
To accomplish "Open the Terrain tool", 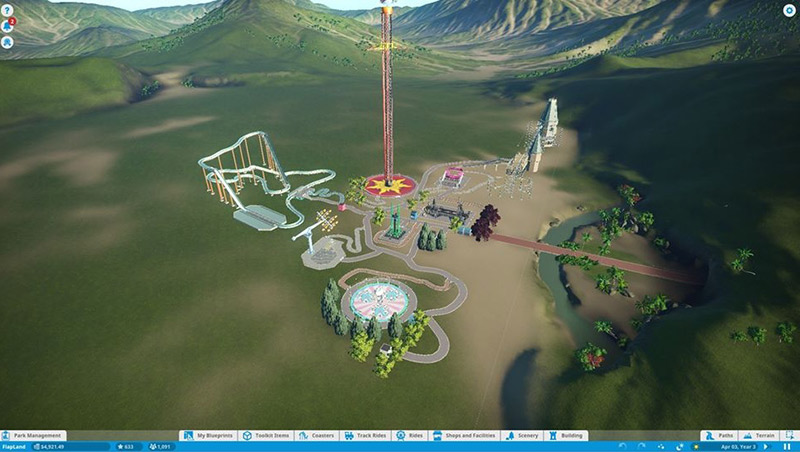I will pos(761,436).
